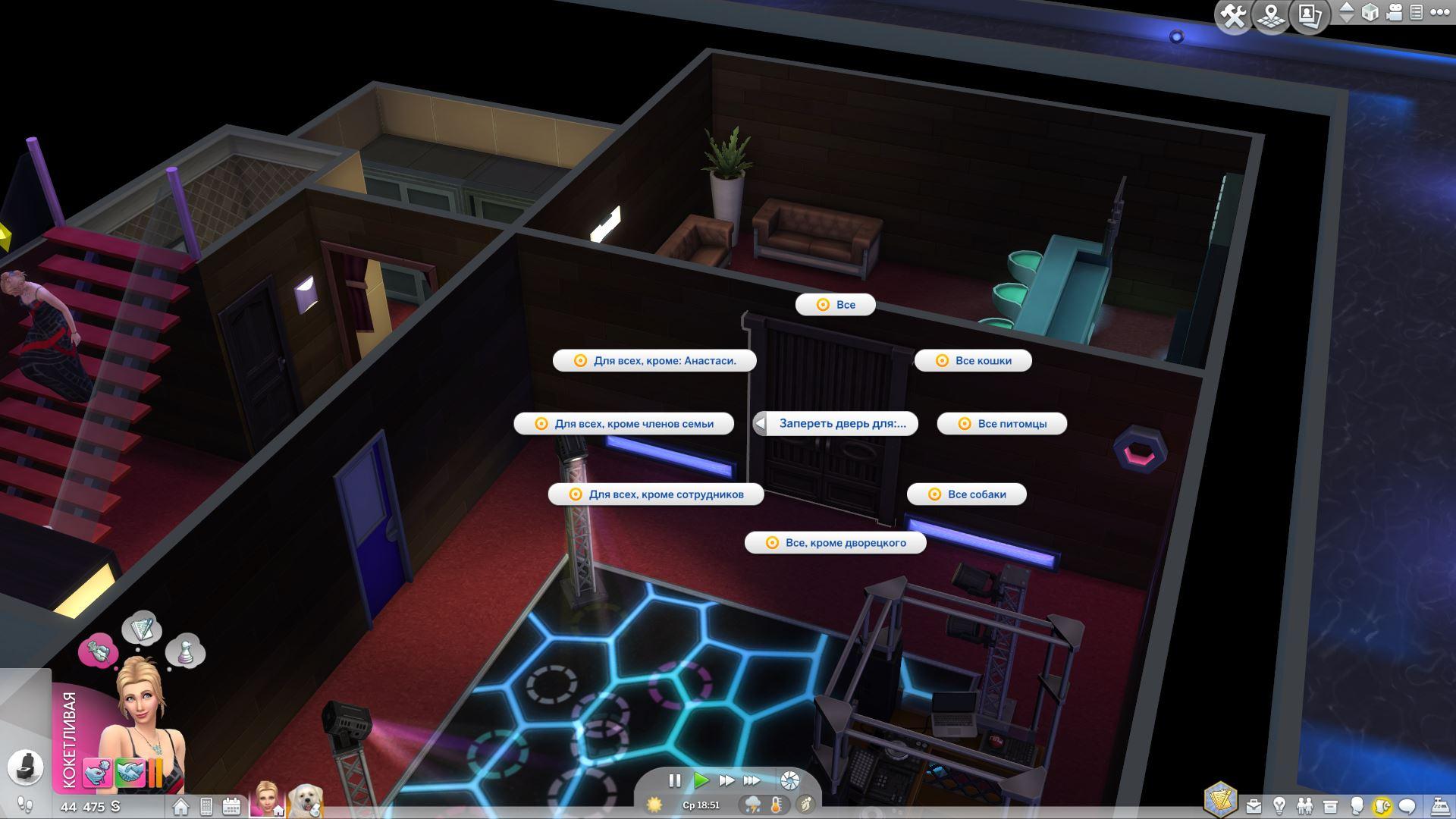1456x819 pixels.
Task: Go back via "Запереть дверь для:..." center button
Action: 835,424
